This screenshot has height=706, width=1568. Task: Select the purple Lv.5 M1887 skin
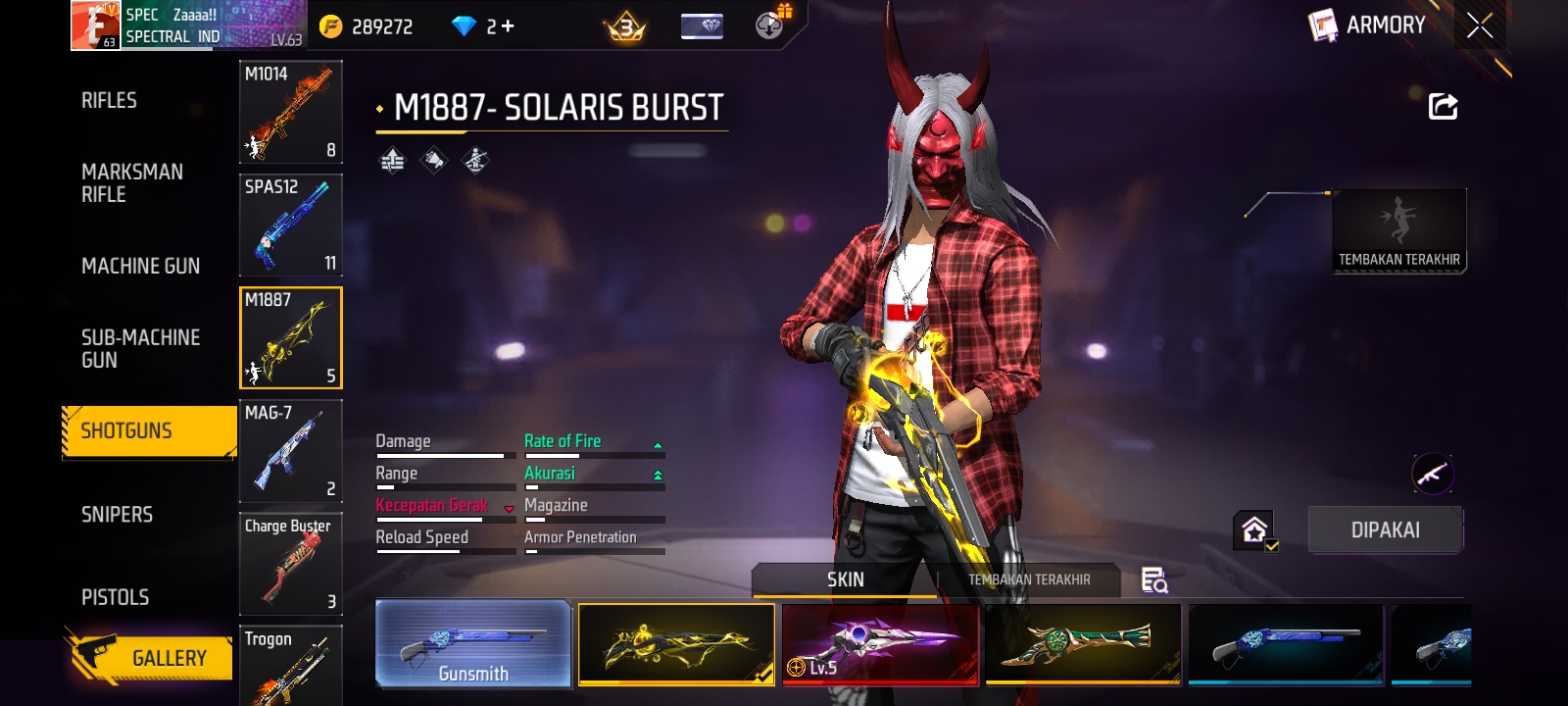pyautogui.click(x=880, y=644)
